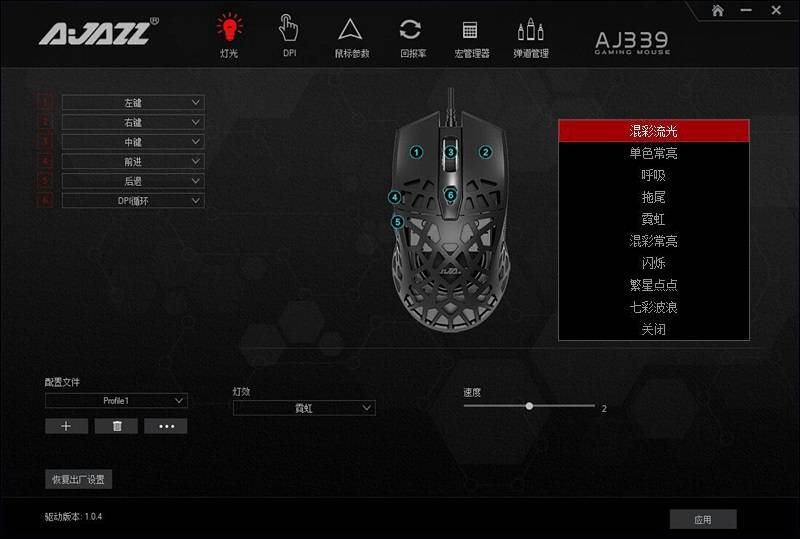The width and height of the screenshot is (800, 539).
Task: Open the DPI循环 button assignment dropdown
Action: click(133, 200)
